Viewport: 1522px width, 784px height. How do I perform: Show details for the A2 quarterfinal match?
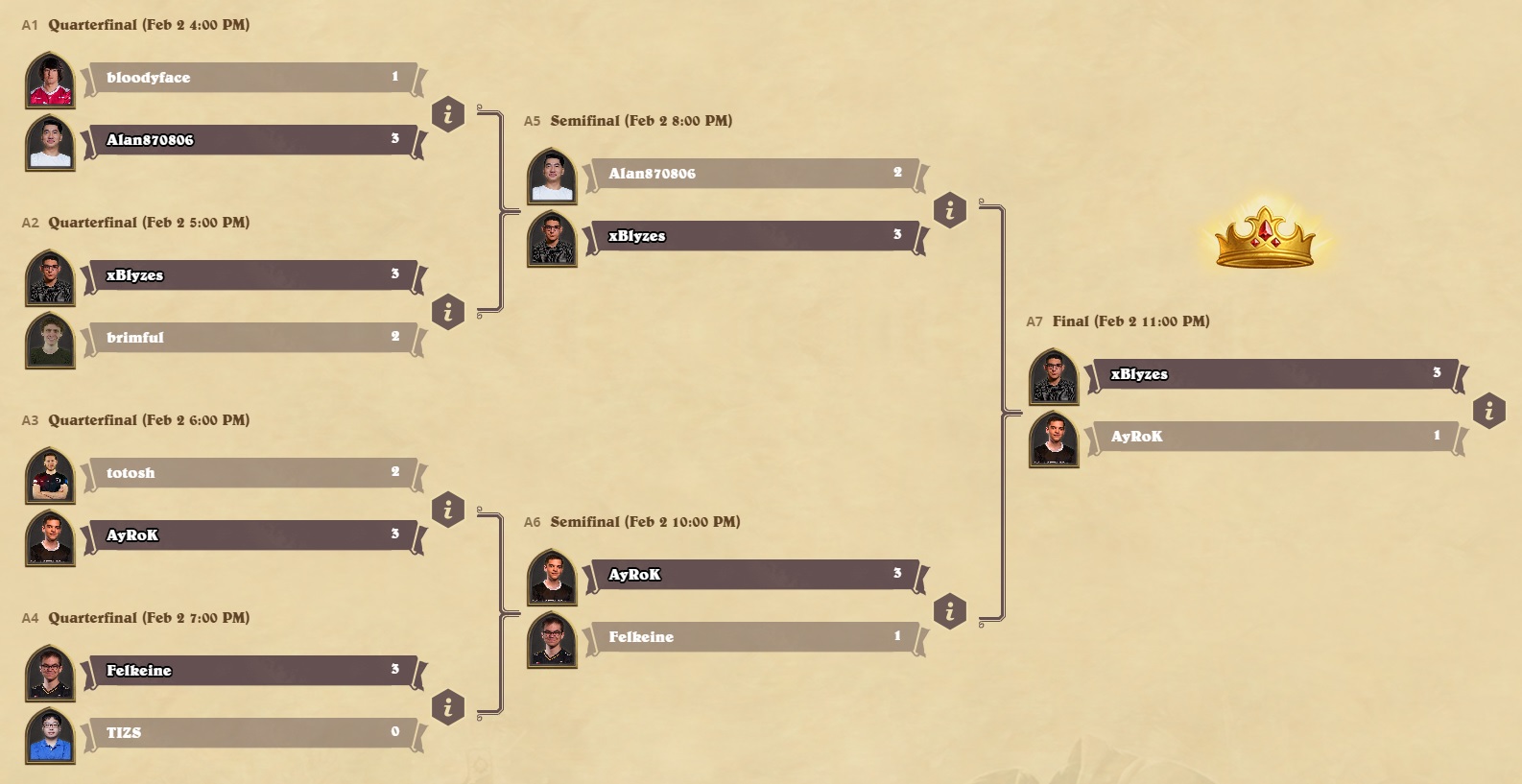[x=448, y=312]
